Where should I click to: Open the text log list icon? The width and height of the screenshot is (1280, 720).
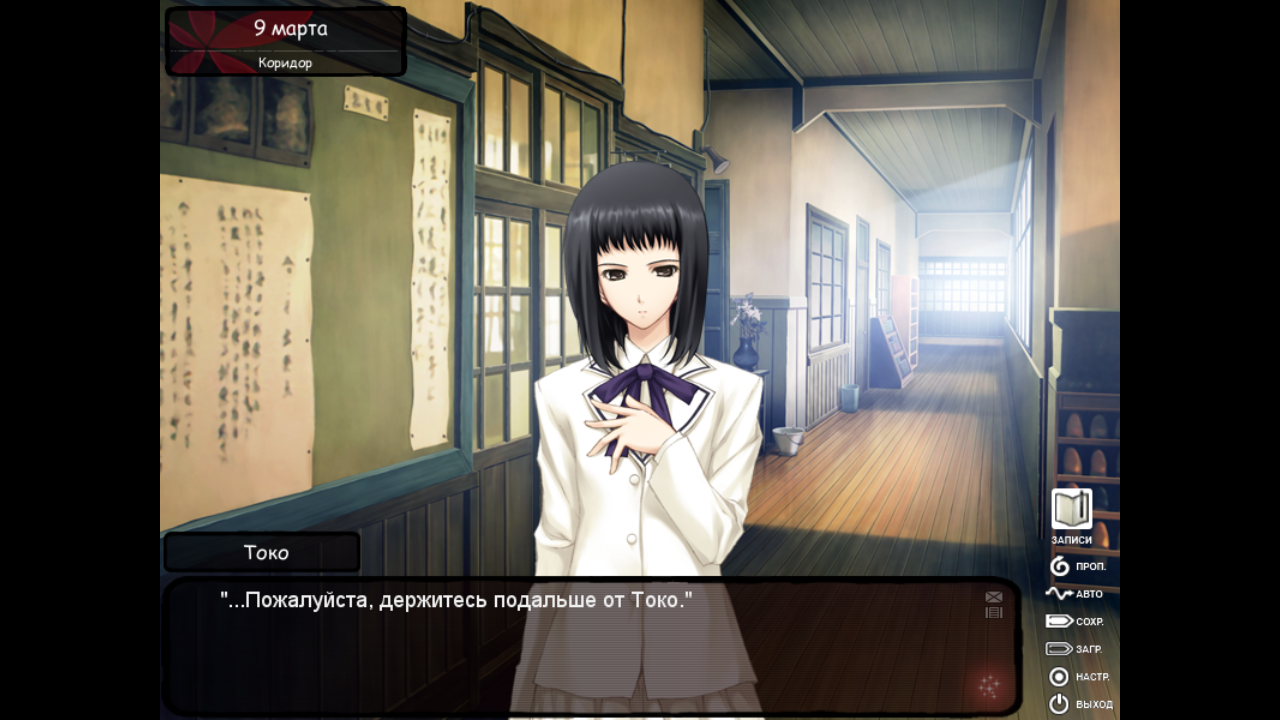click(x=993, y=612)
